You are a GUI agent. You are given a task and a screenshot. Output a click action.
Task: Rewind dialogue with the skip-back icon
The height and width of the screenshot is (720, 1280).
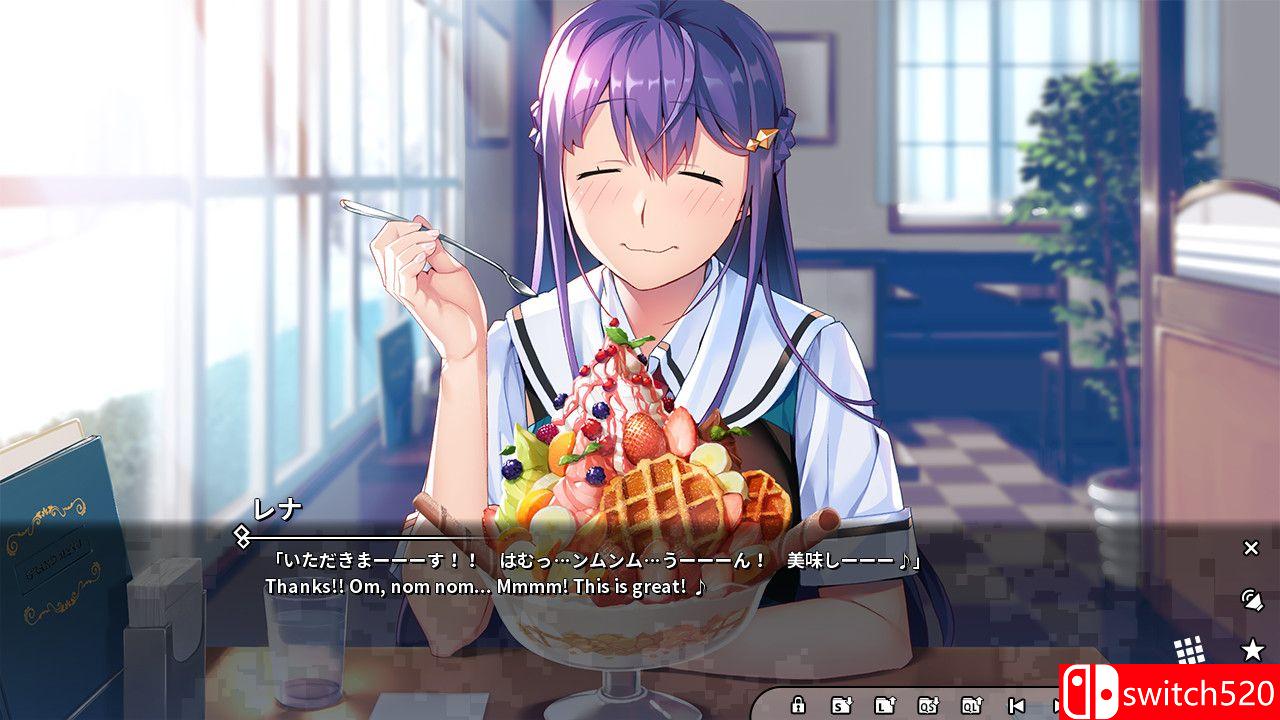pos(1015,705)
